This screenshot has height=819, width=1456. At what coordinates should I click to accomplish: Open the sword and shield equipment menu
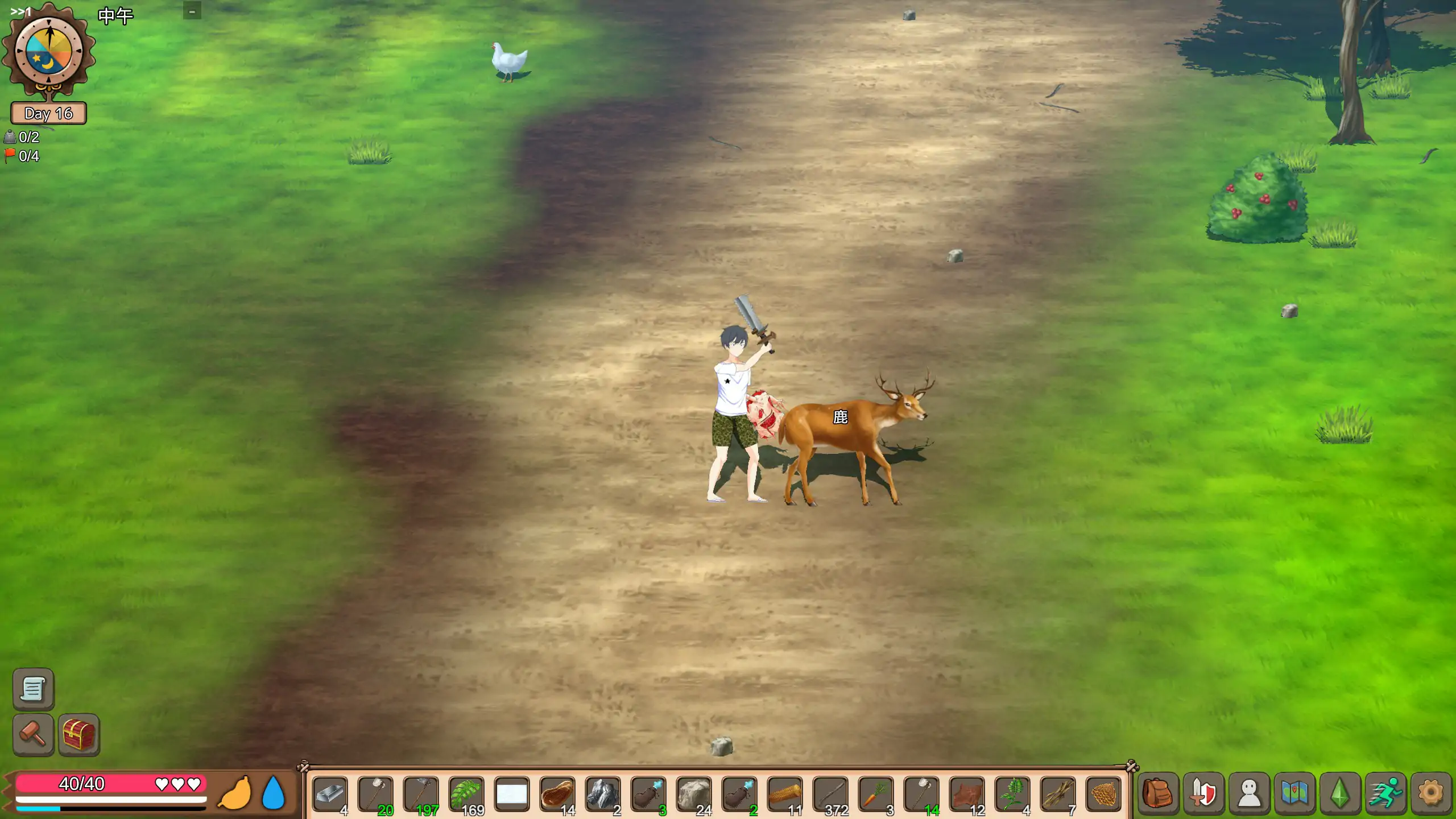click(x=1203, y=793)
